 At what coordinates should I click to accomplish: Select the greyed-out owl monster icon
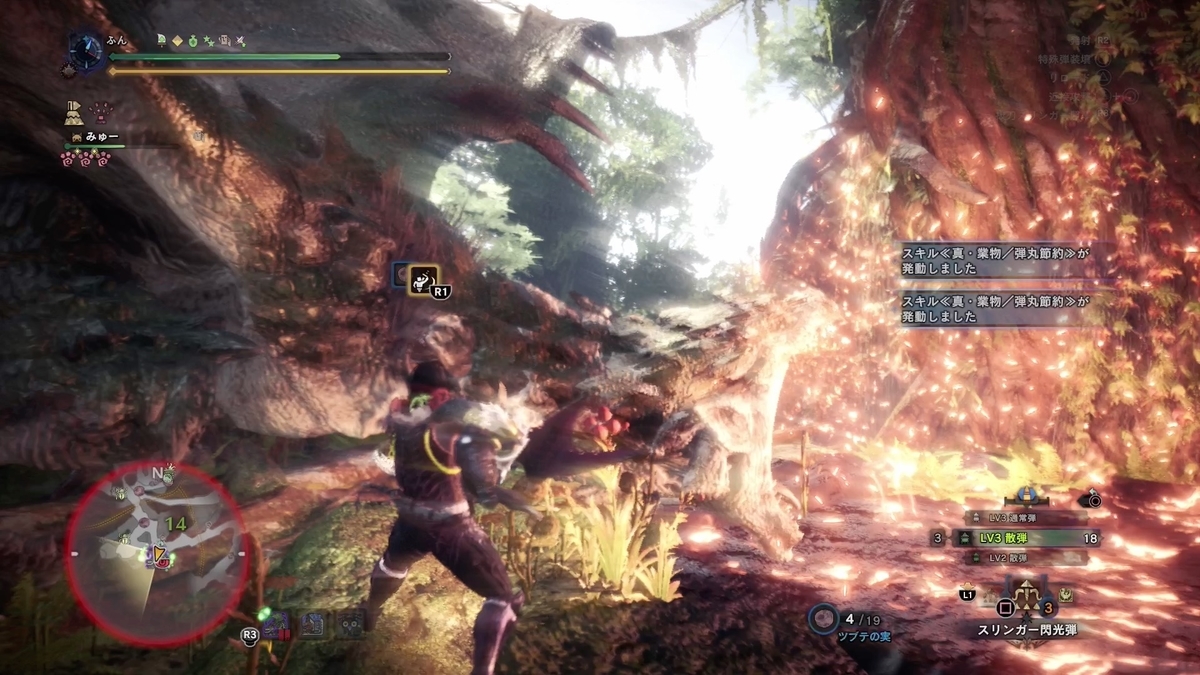(x=349, y=626)
